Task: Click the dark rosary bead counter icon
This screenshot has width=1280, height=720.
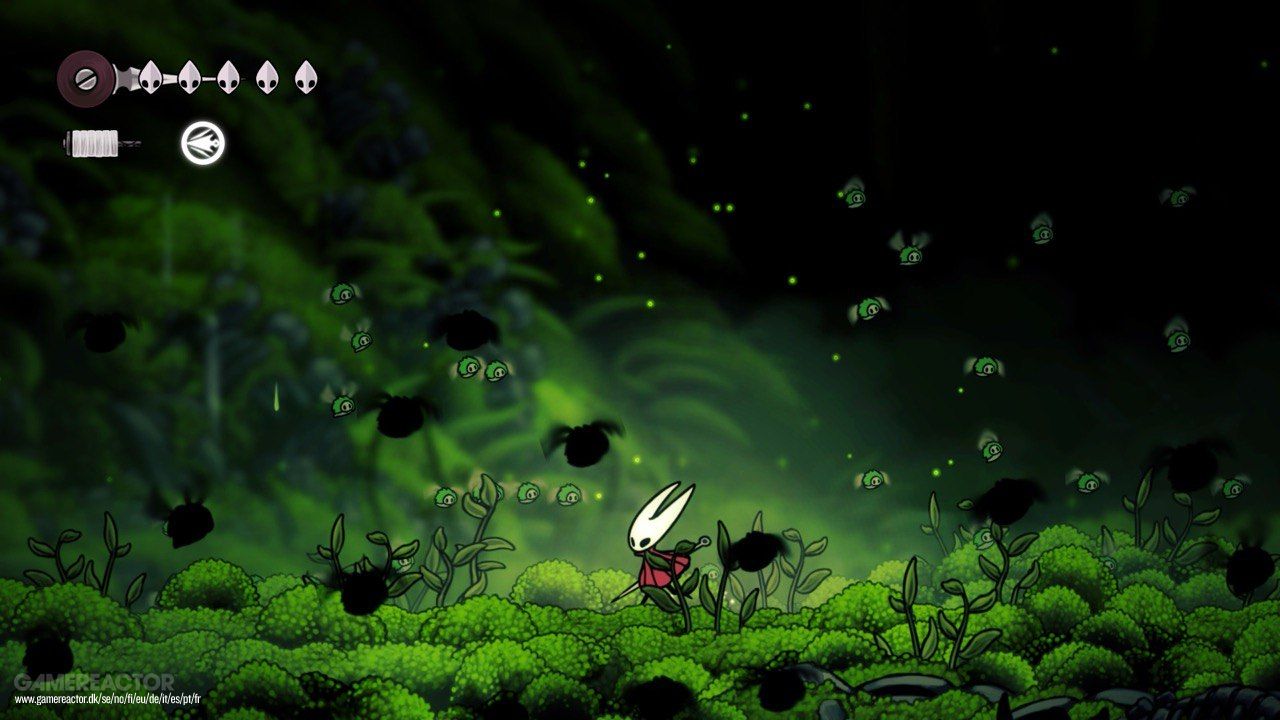Action: pyautogui.click(x=85, y=77)
